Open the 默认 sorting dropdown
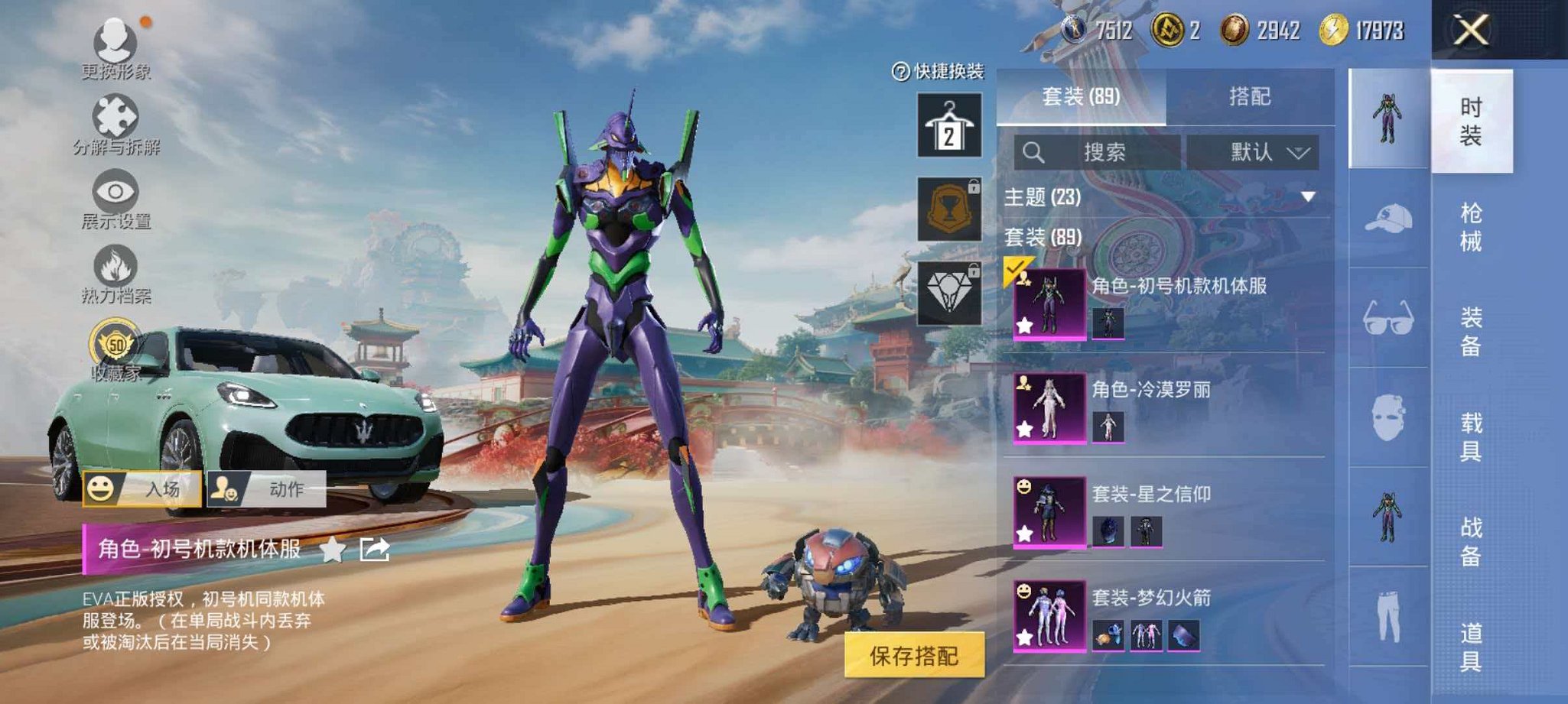Viewport: 1568px width, 704px height. (1253, 152)
